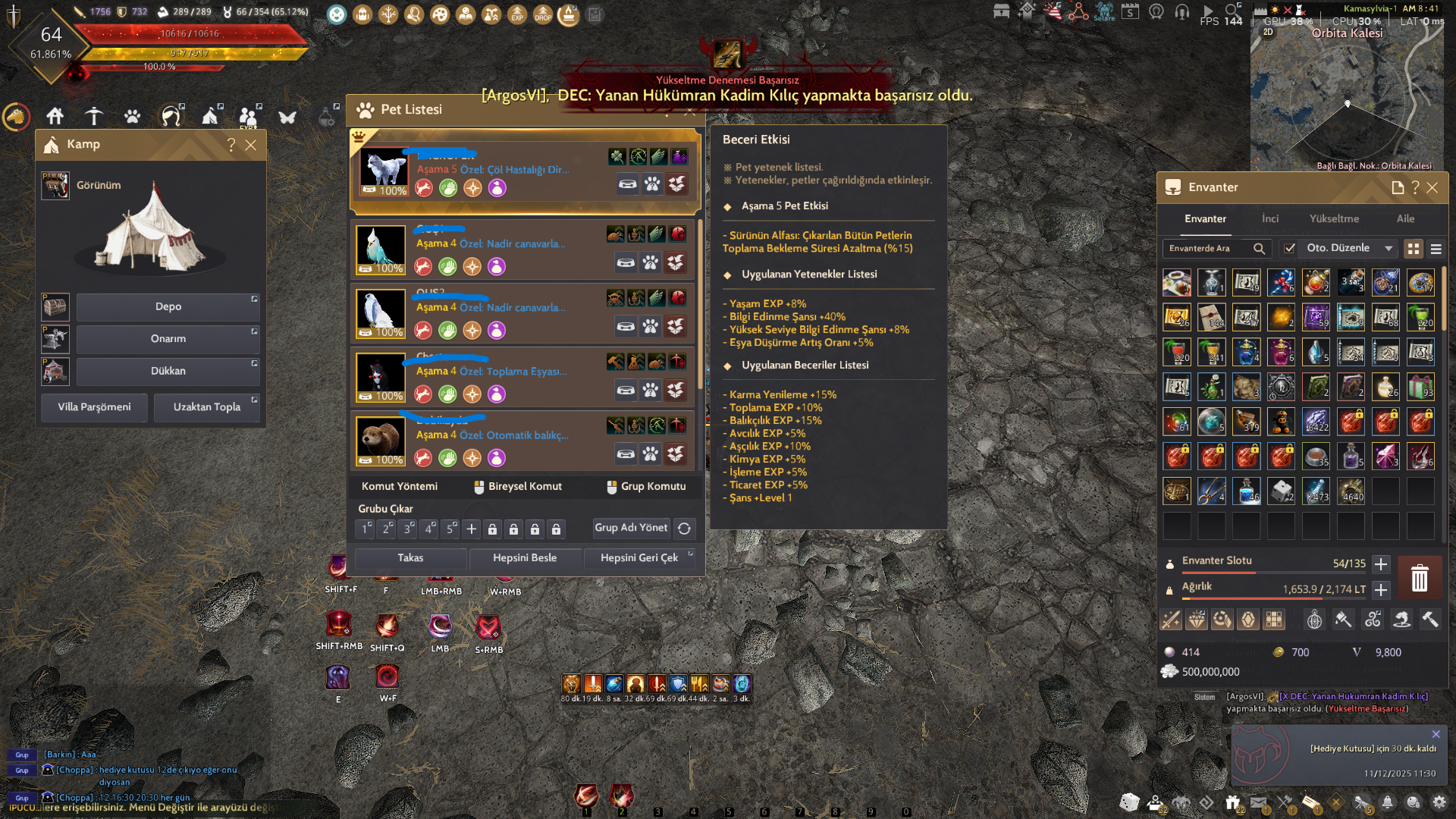Open the Aile inventory tab
1456x819 pixels.
click(1405, 219)
